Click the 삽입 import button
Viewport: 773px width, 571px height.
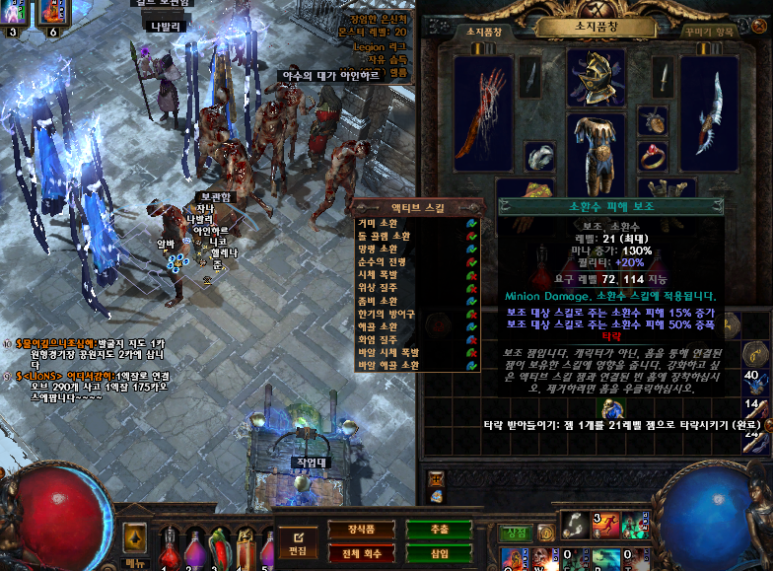point(437,553)
